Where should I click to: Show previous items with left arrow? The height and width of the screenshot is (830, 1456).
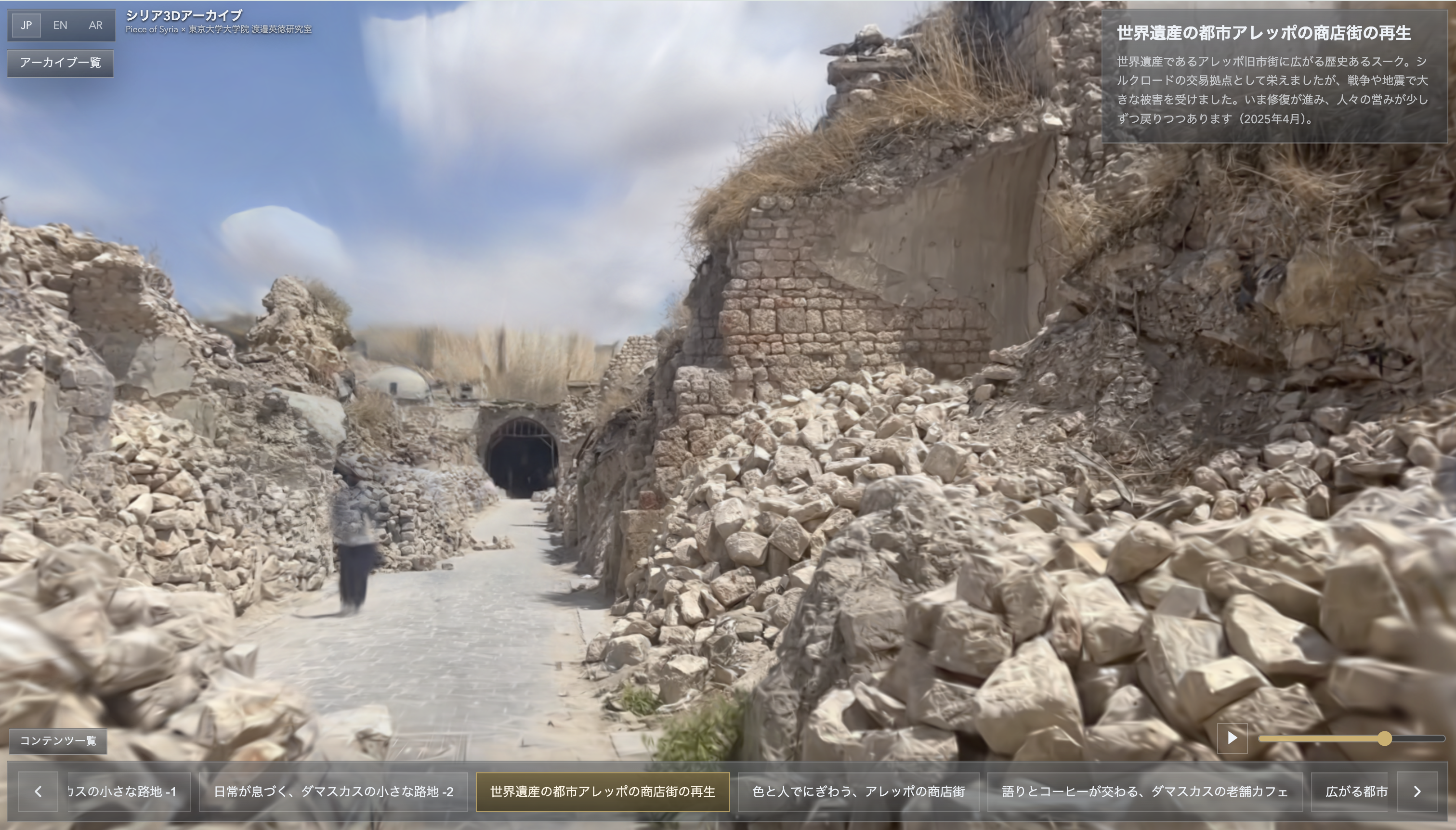pos(38,791)
